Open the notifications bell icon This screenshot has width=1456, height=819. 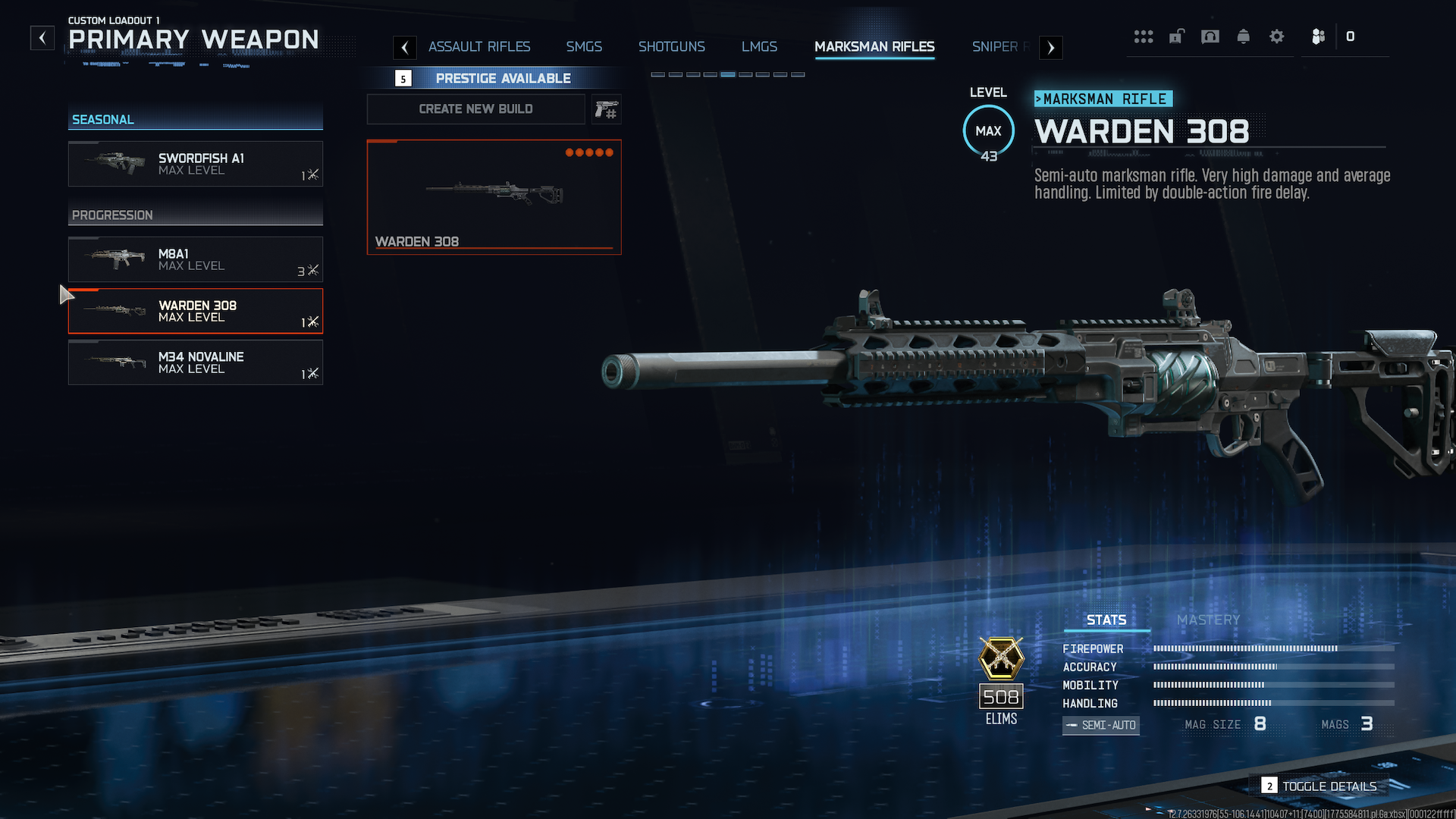pyautogui.click(x=1244, y=36)
